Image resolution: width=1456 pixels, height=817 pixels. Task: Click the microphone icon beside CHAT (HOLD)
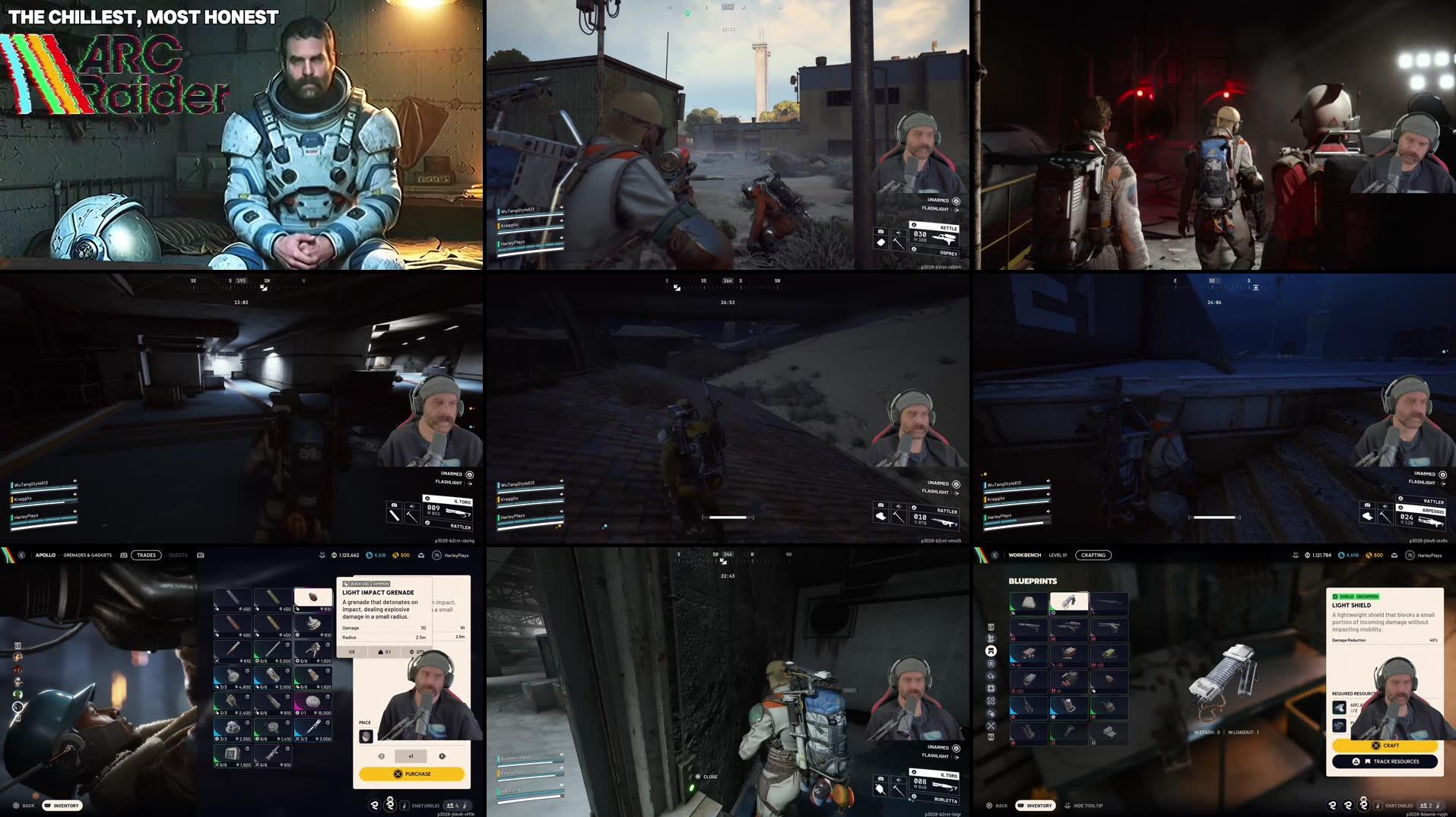(1378, 805)
